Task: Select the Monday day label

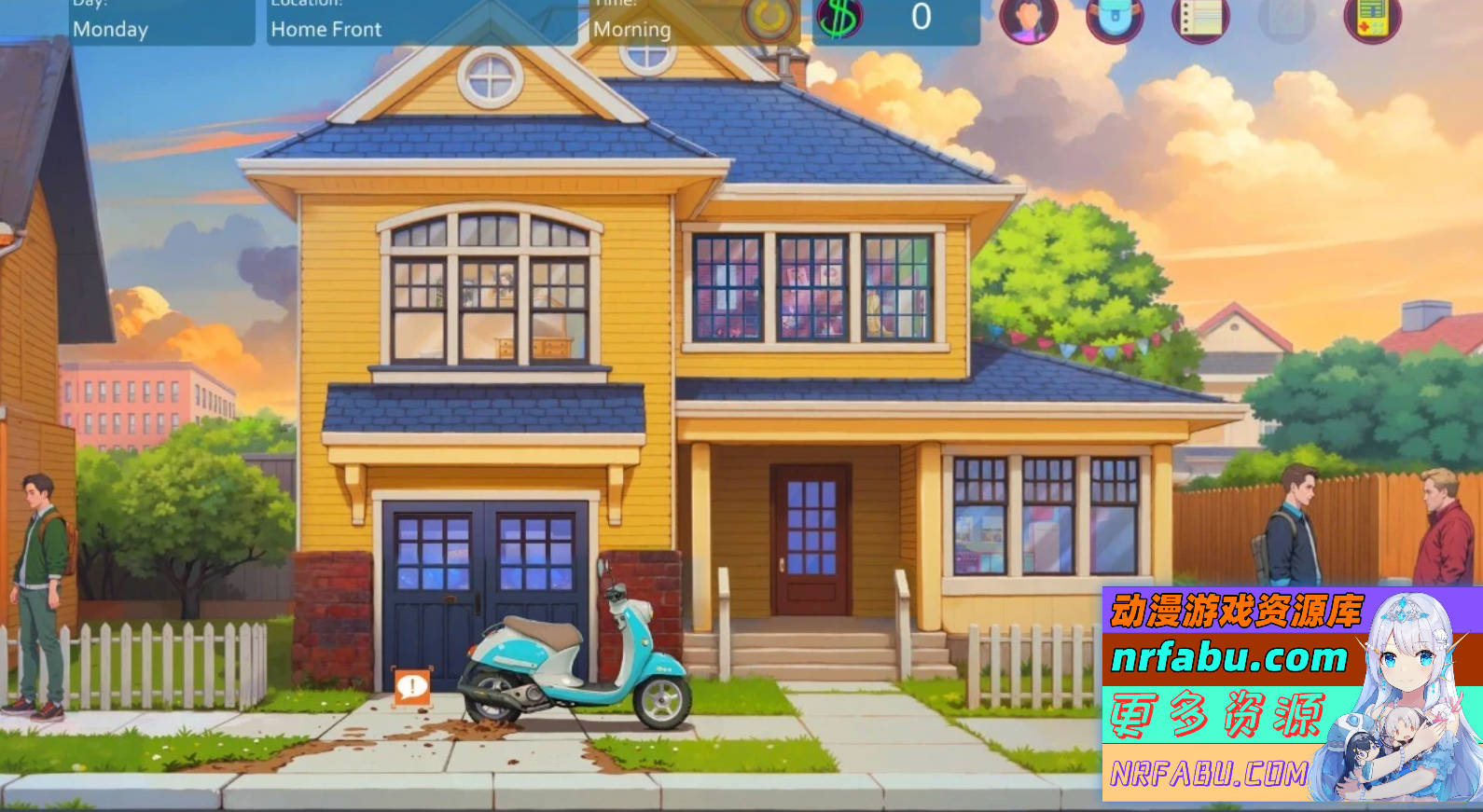Action: click(x=112, y=29)
